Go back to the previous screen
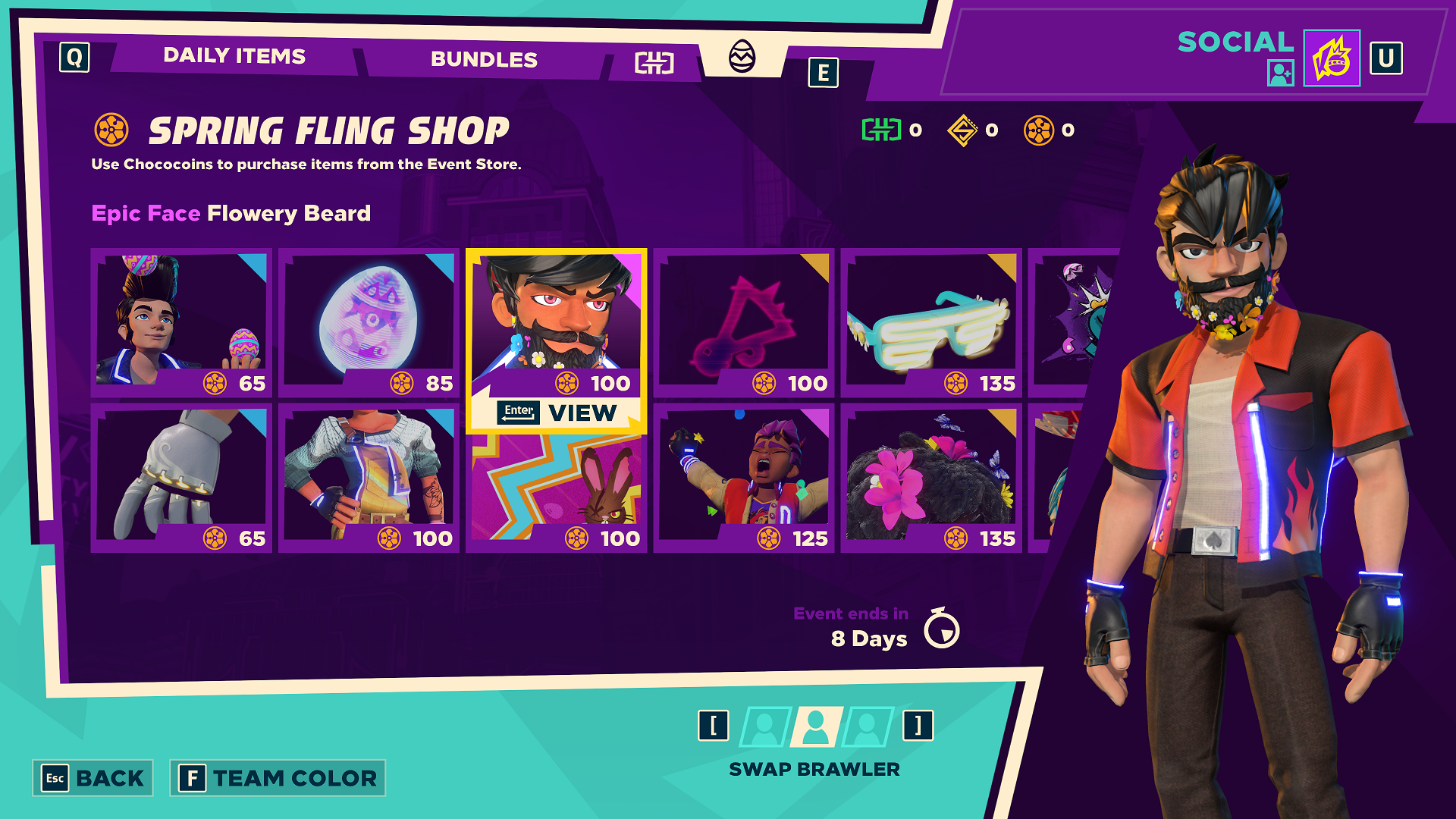The width and height of the screenshot is (1456, 819). 93,778
